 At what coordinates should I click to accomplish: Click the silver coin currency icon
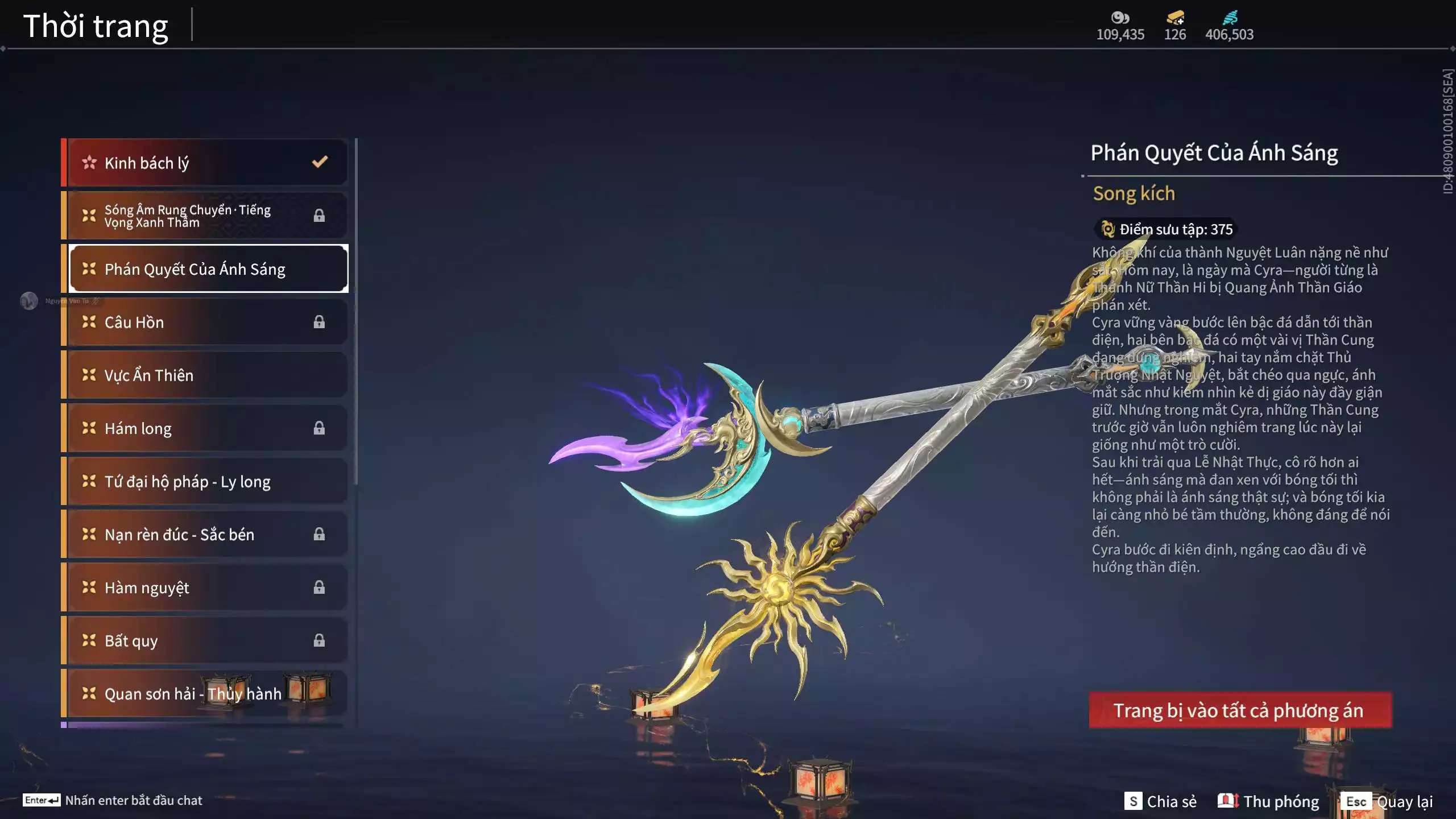click(x=1120, y=18)
